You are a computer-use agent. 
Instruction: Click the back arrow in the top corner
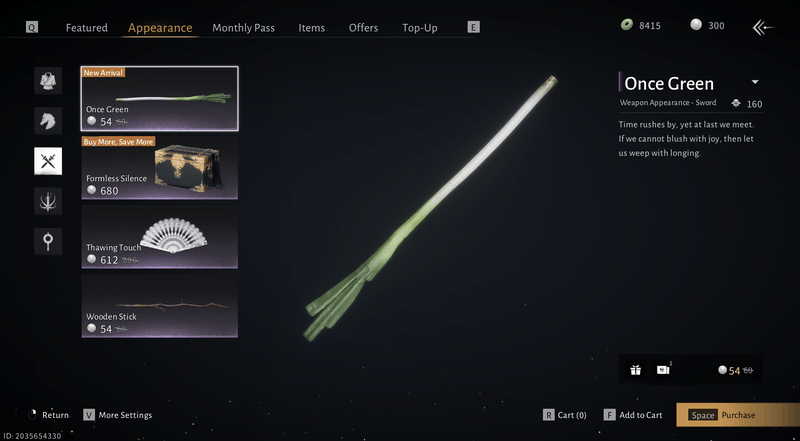tap(764, 27)
